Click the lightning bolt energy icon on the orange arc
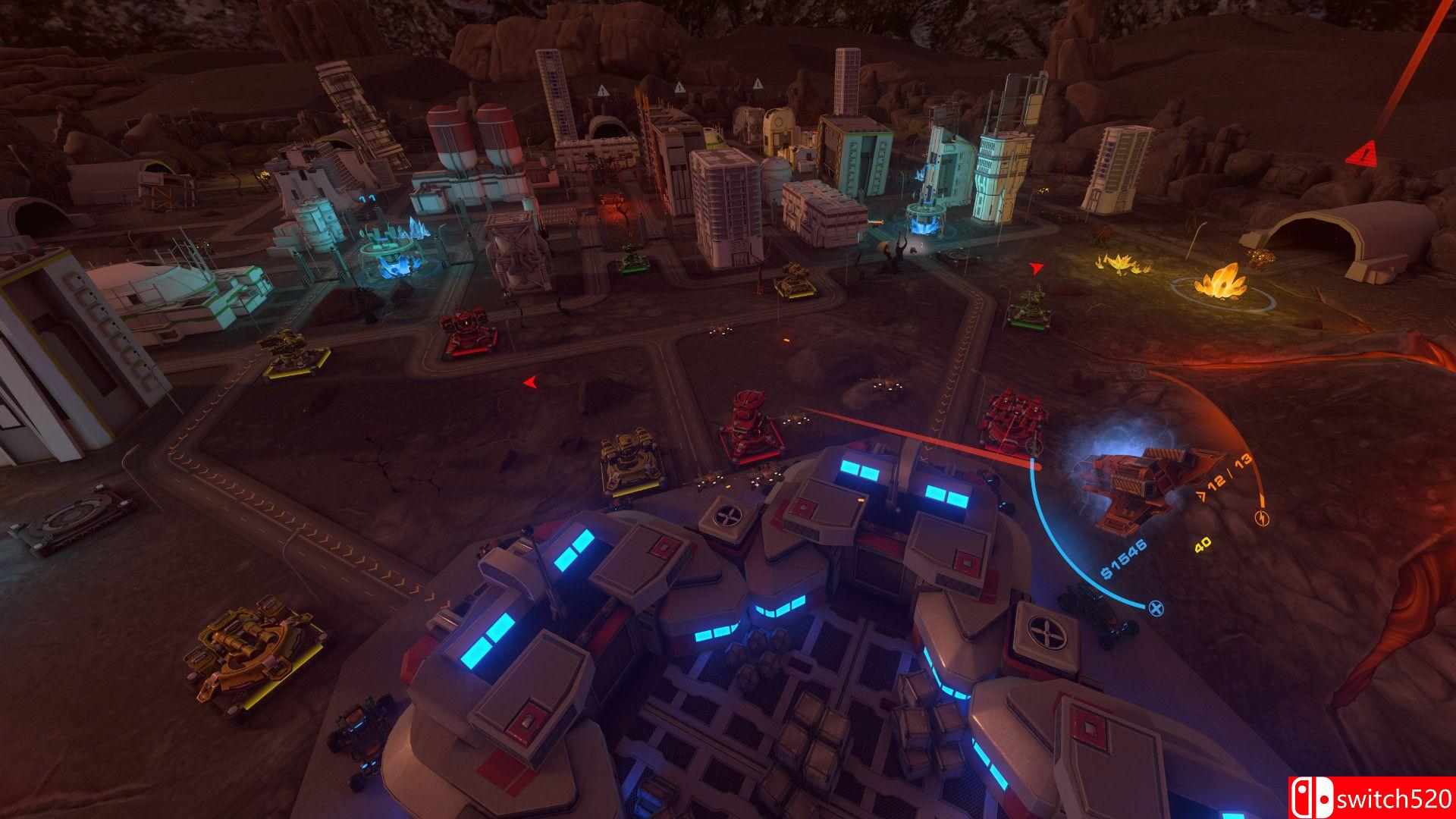Viewport: 1456px width, 819px height. (1263, 519)
